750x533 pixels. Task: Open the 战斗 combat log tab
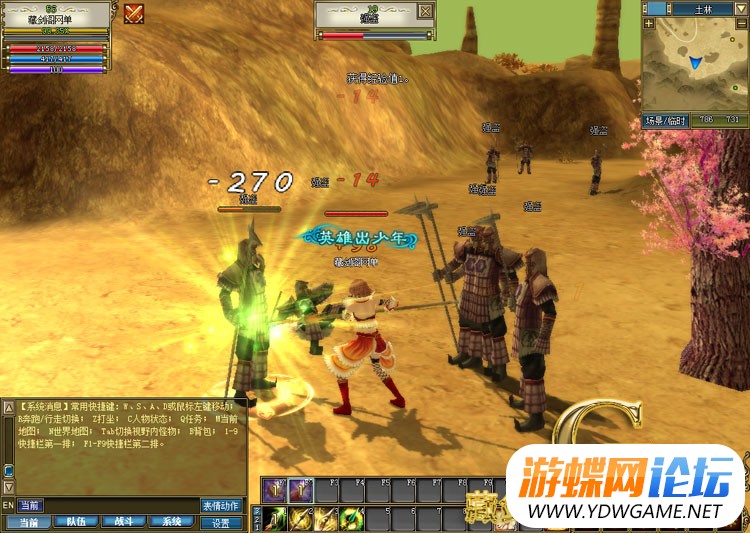[x=125, y=522]
